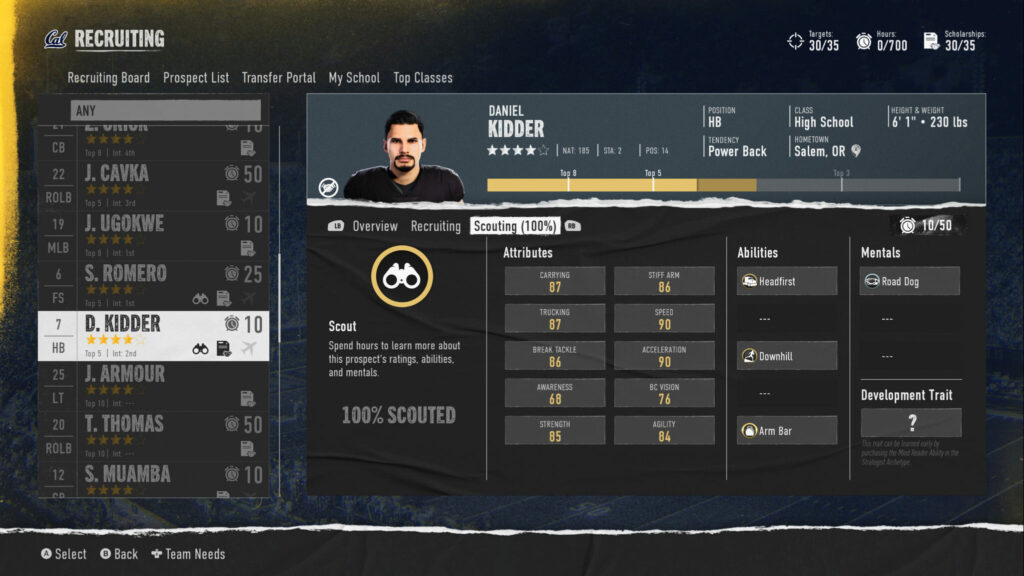Select the Headfirst ability
Viewport: 1024px width, 576px height.
point(786,282)
